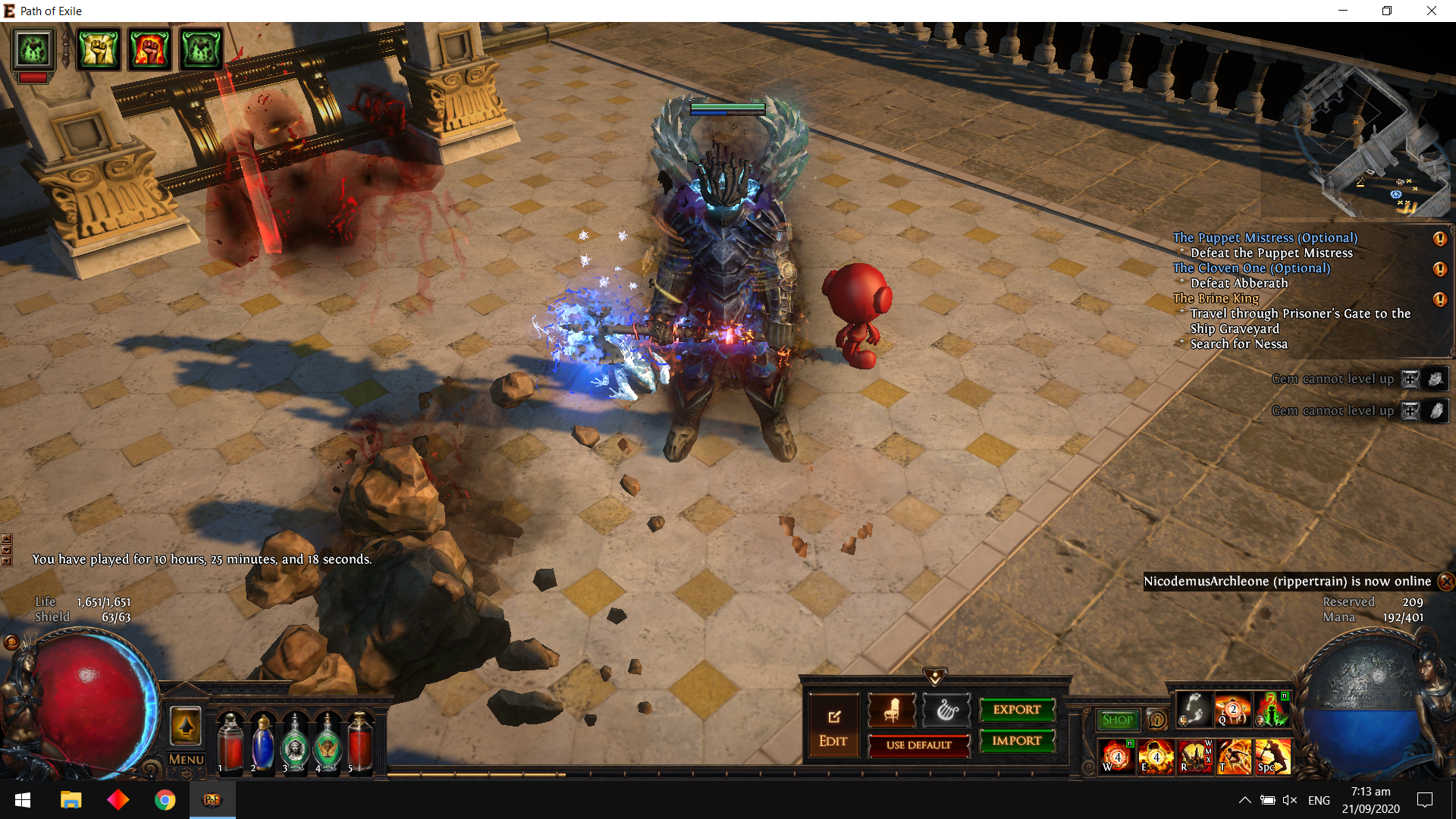The width and height of the screenshot is (1456, 819).
Task: Open the minimap overlay
Action: [1357, 140]
